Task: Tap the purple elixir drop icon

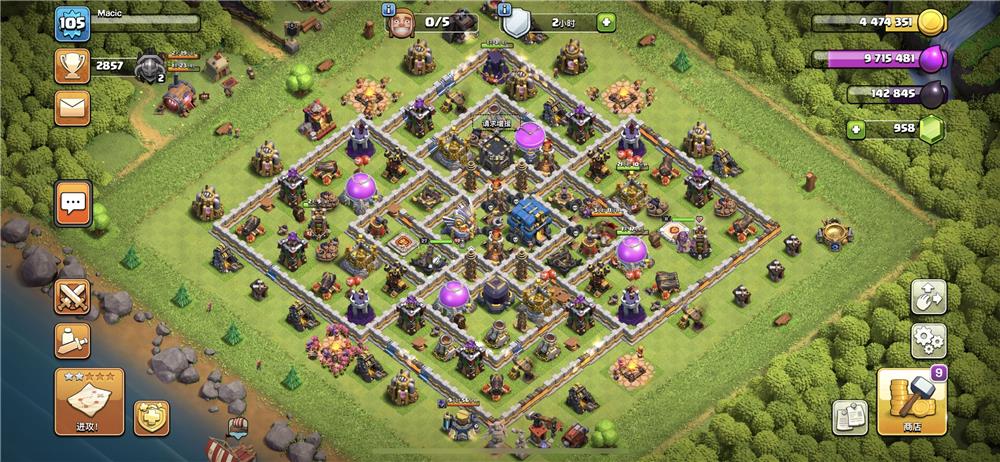Action: pos(931,58)
